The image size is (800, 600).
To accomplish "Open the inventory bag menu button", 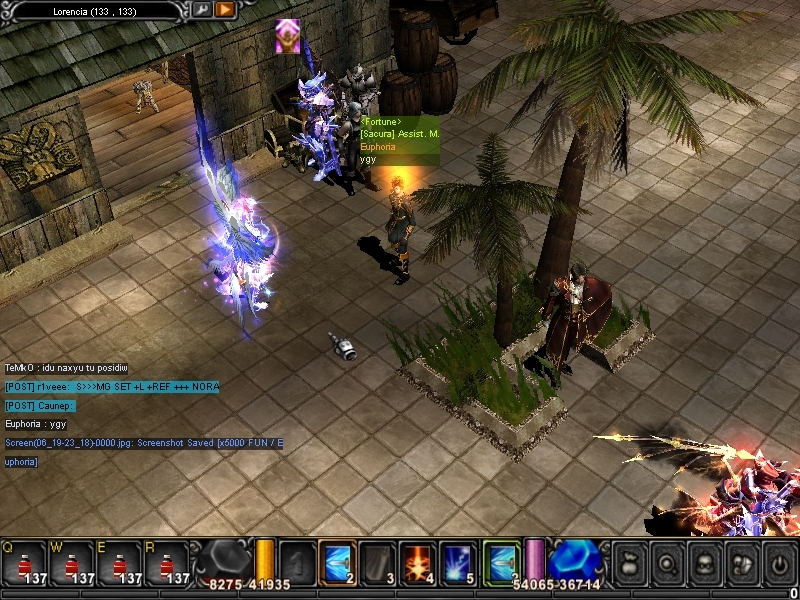I will [x=630, y=562].
